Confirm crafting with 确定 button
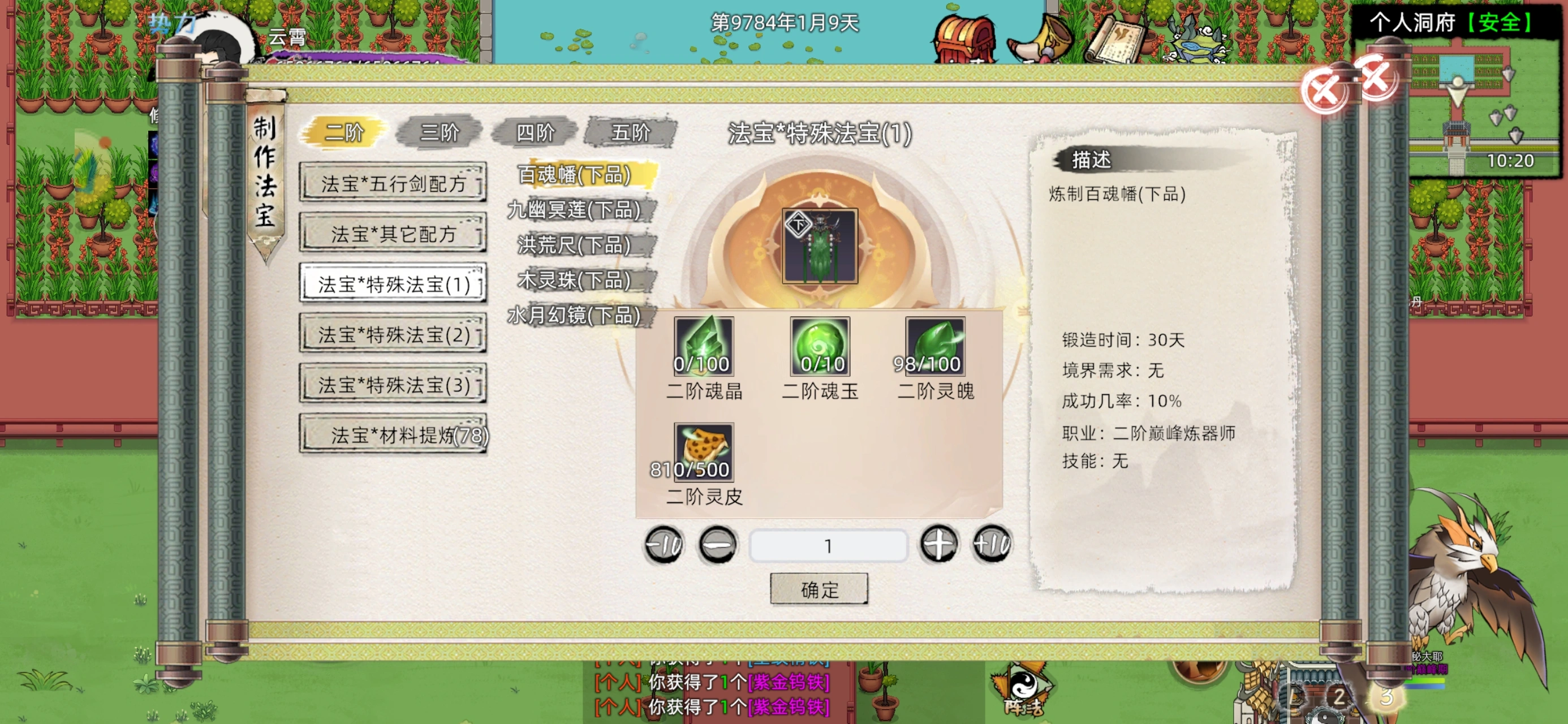Viewport: 1568px width, 724px height. point(819,589)
